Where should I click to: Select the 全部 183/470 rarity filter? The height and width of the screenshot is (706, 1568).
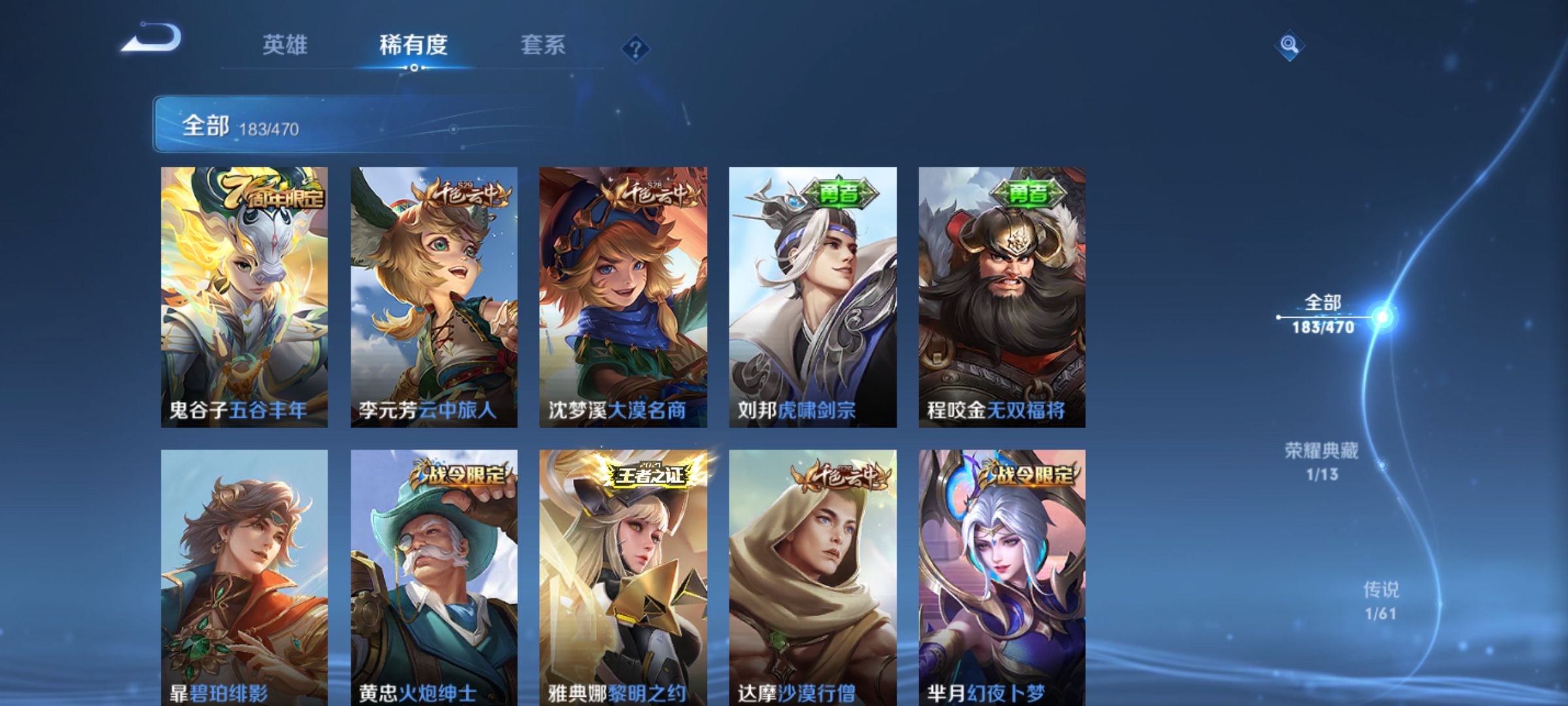(x=1324, y=314)
